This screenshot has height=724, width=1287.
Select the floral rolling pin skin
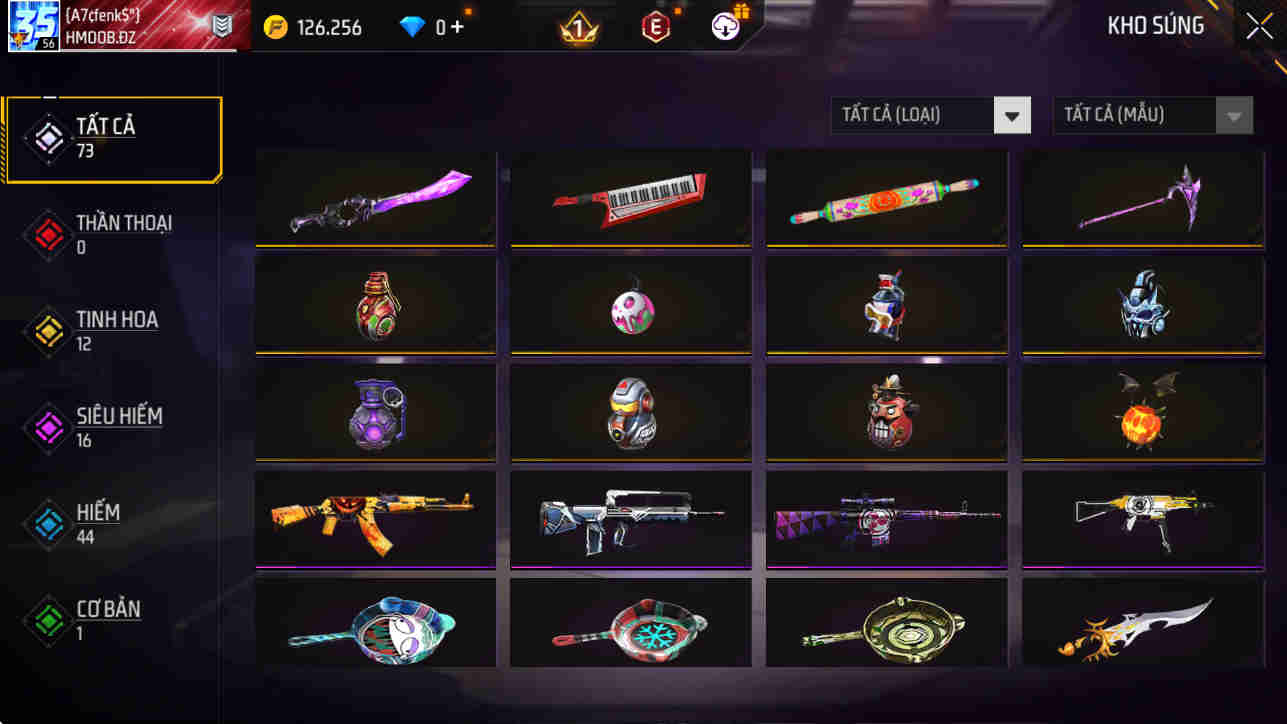tap(885, 197)
